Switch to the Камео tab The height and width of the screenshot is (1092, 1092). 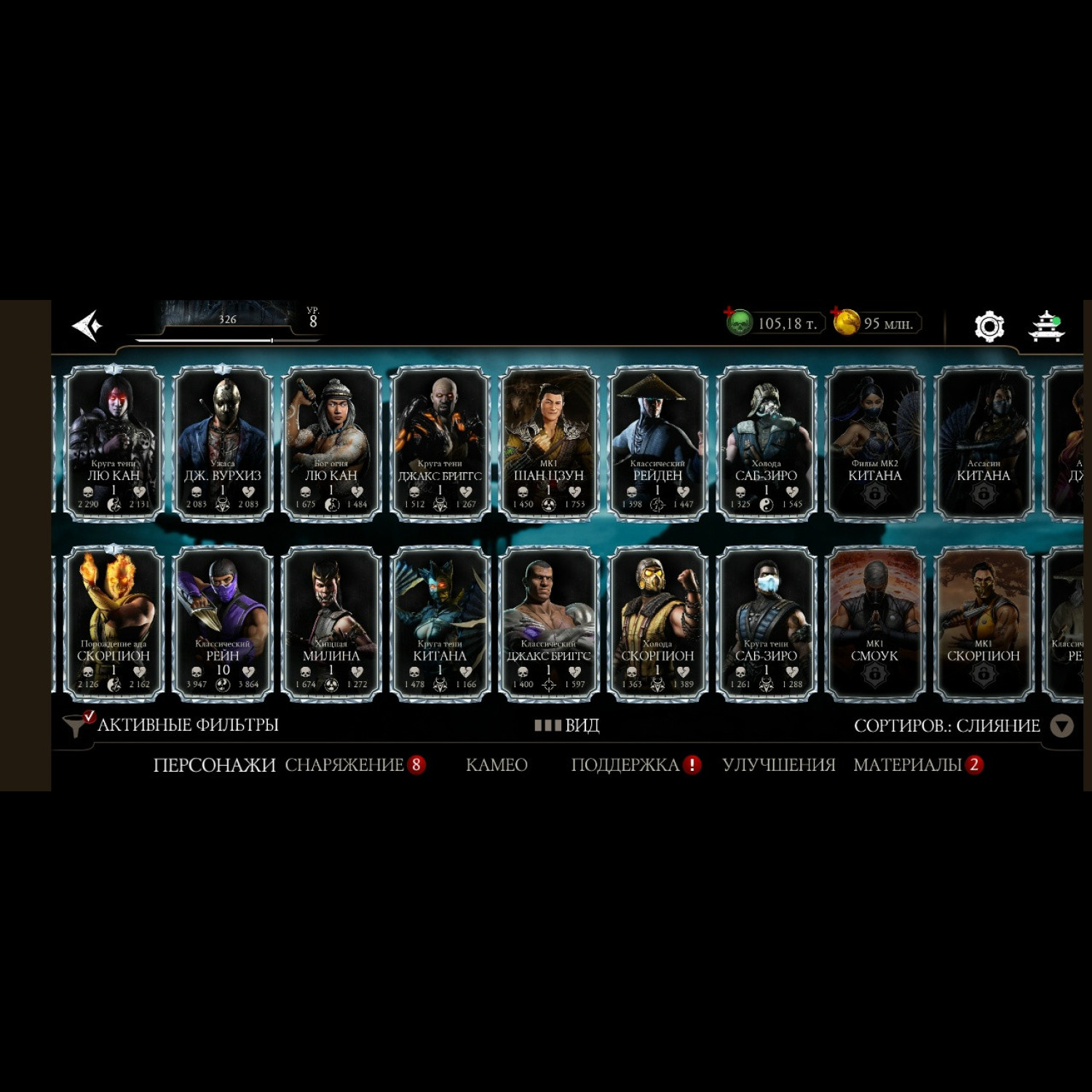pos(496,764)
